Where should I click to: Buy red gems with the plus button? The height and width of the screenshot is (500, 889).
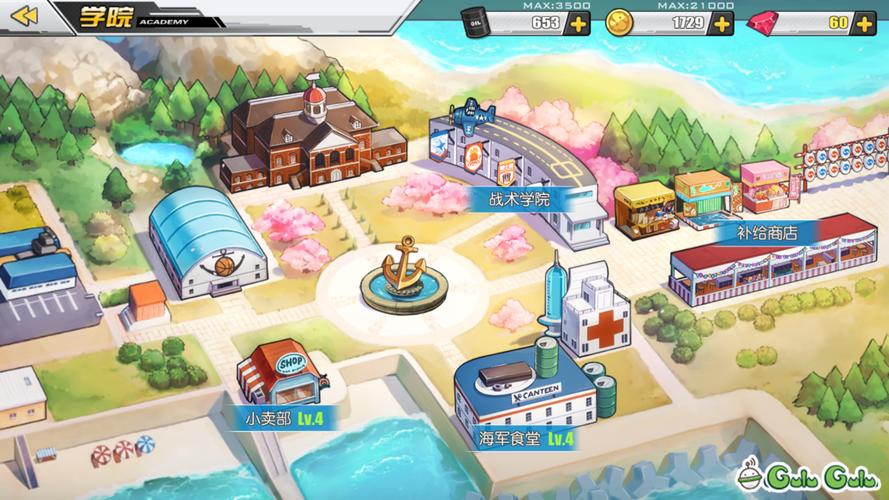863,23
